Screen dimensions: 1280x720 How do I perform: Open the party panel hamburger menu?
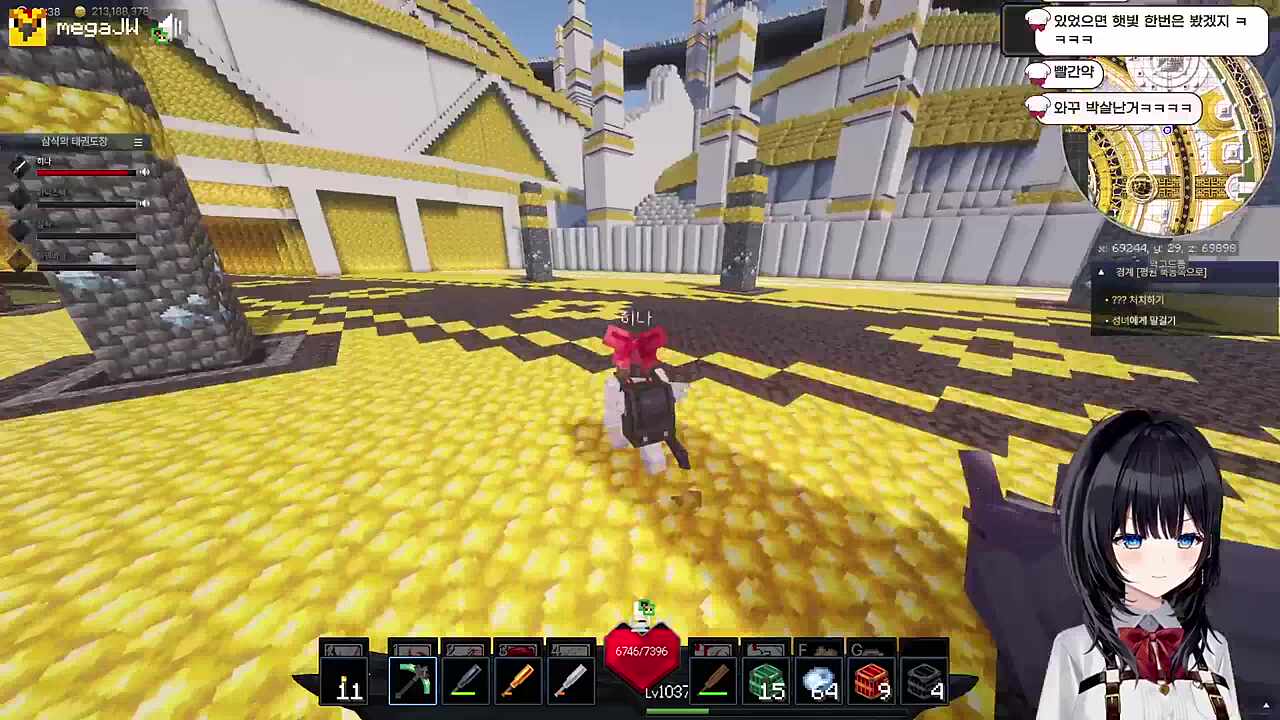click(x=138, y=142)
